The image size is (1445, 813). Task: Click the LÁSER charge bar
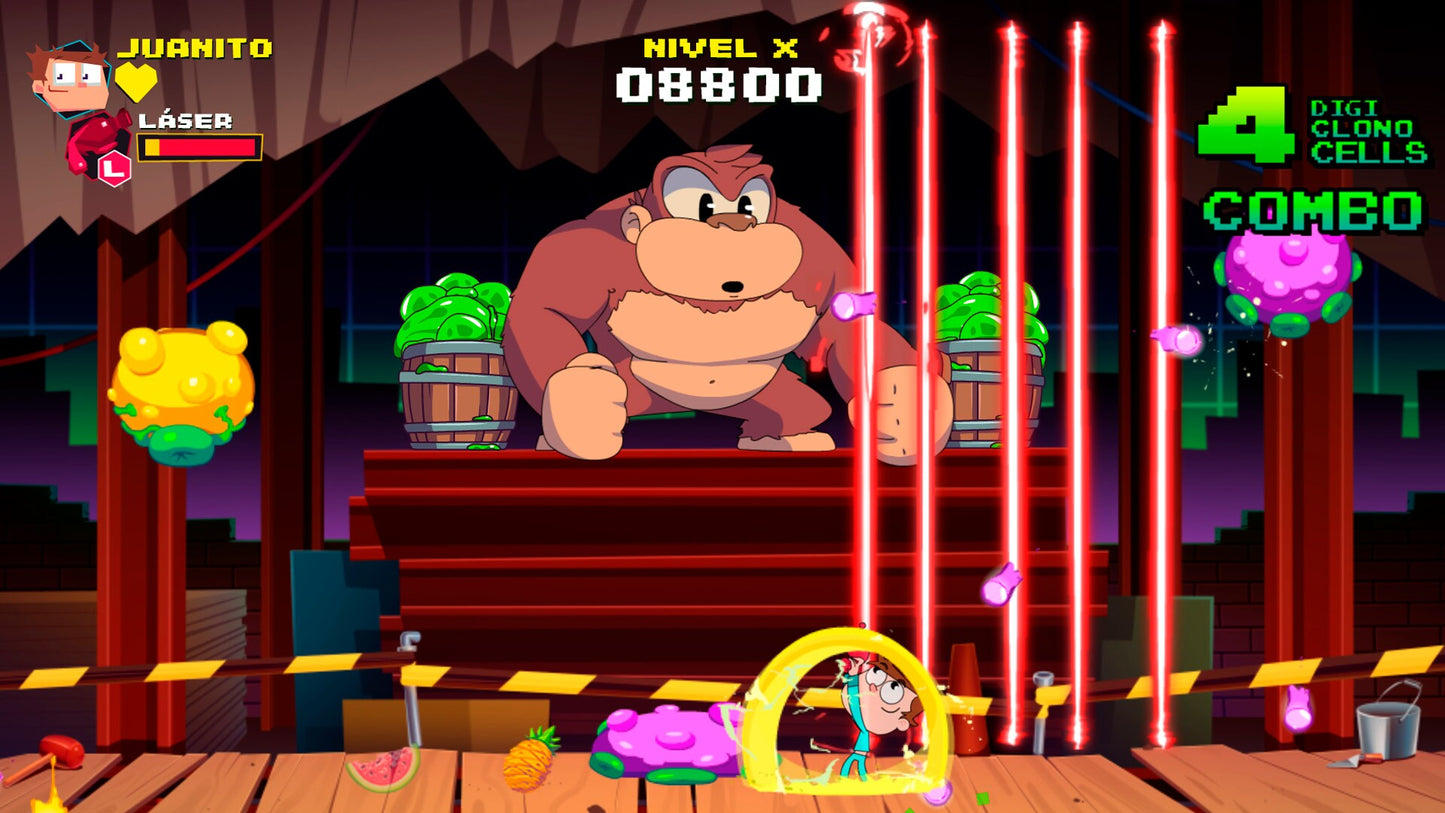pyautogui.click(x=200, y=145)
